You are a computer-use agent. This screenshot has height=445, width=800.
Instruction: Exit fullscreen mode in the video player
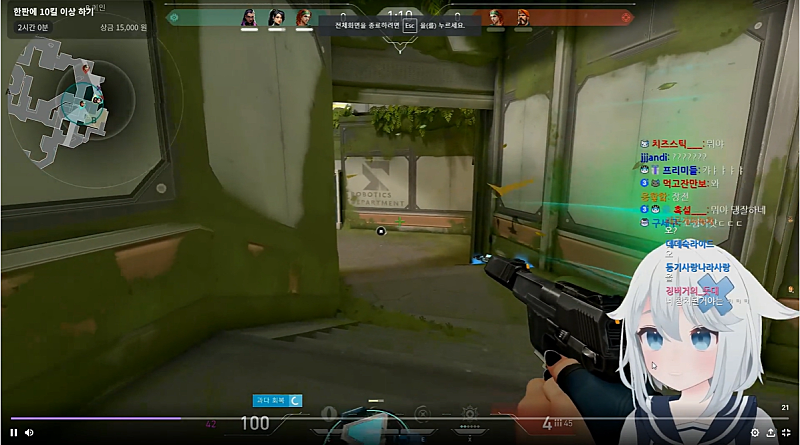click(x=786, y=433)
